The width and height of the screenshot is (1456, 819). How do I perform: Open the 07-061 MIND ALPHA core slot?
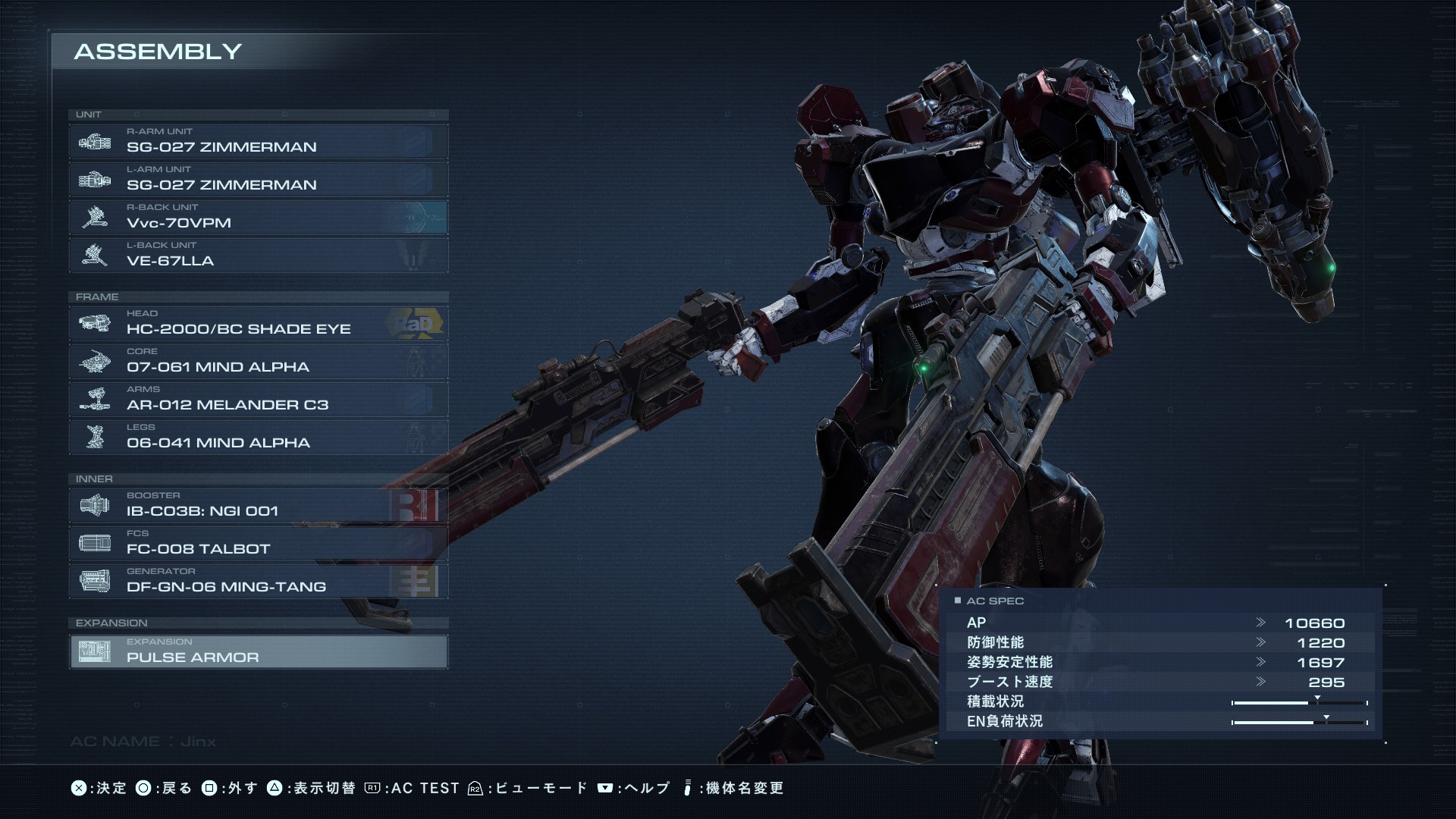[x=259, y=361]
